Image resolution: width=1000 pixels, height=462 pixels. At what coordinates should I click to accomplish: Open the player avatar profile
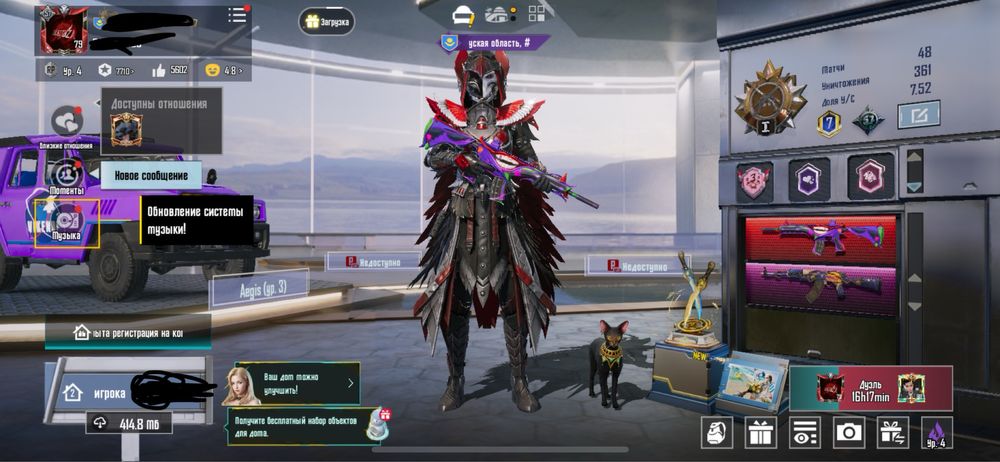(x=63, y=29)
